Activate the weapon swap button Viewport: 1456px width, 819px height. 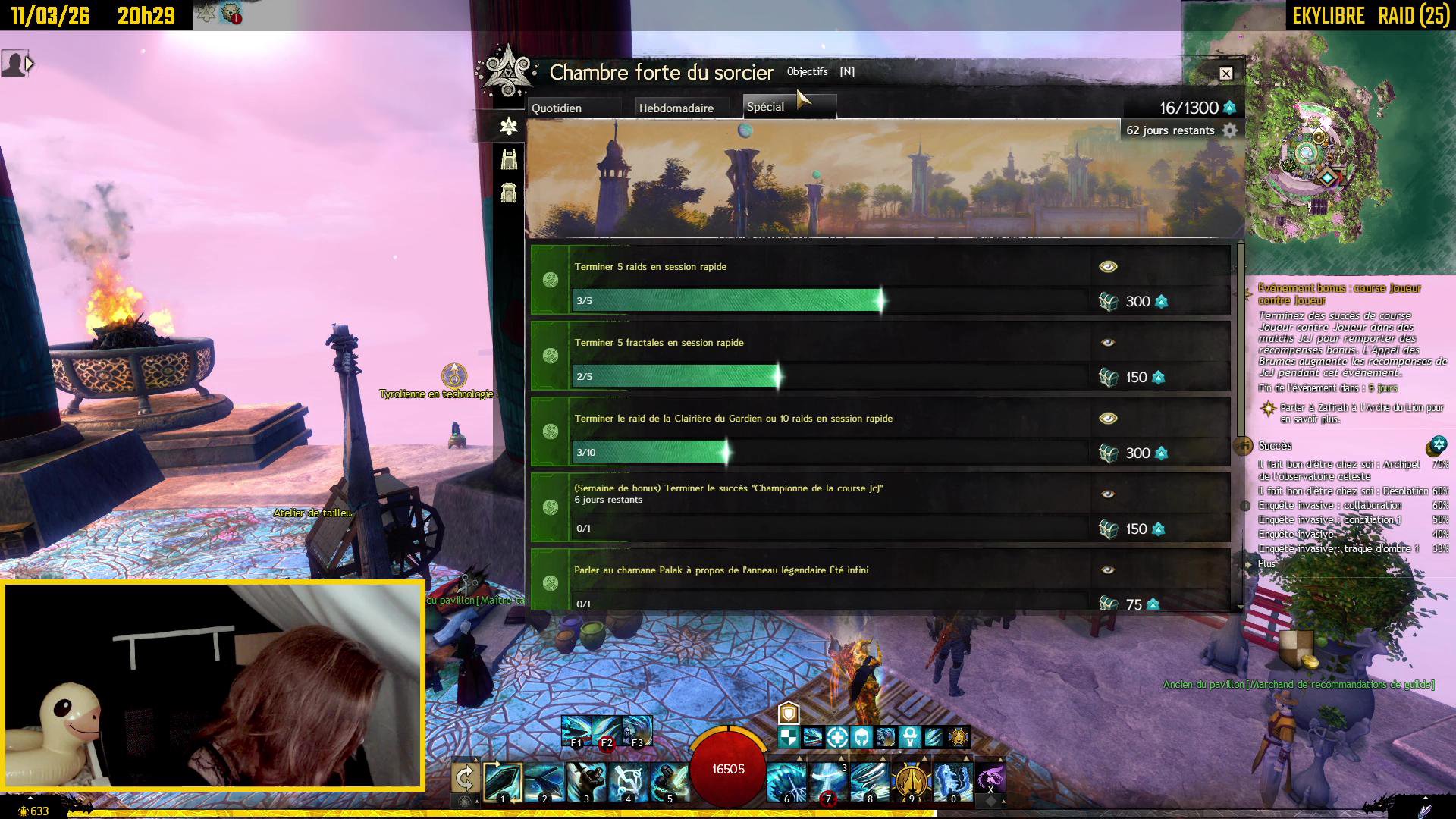465,778
